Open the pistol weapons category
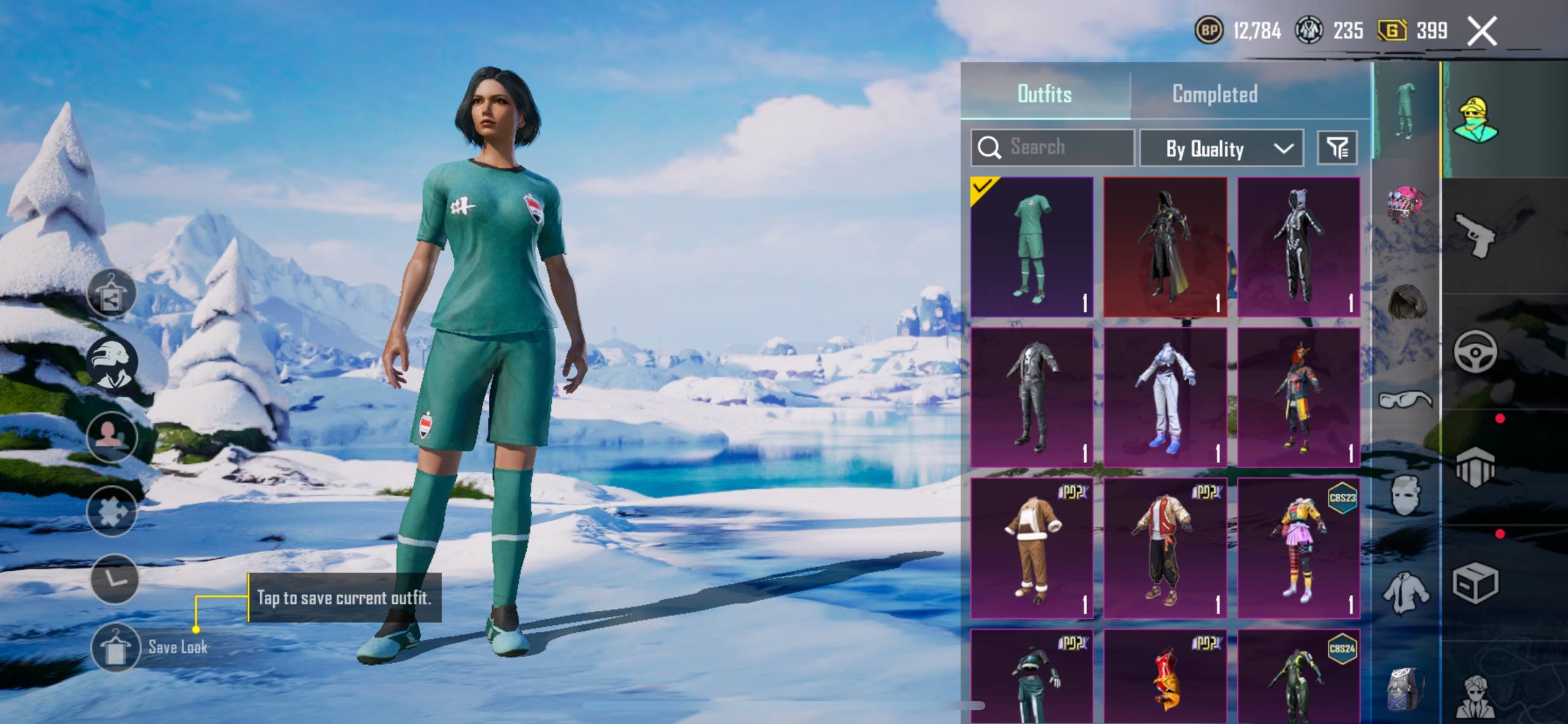This screenshot has width=1568, height=724. (x=1475, y=235)
